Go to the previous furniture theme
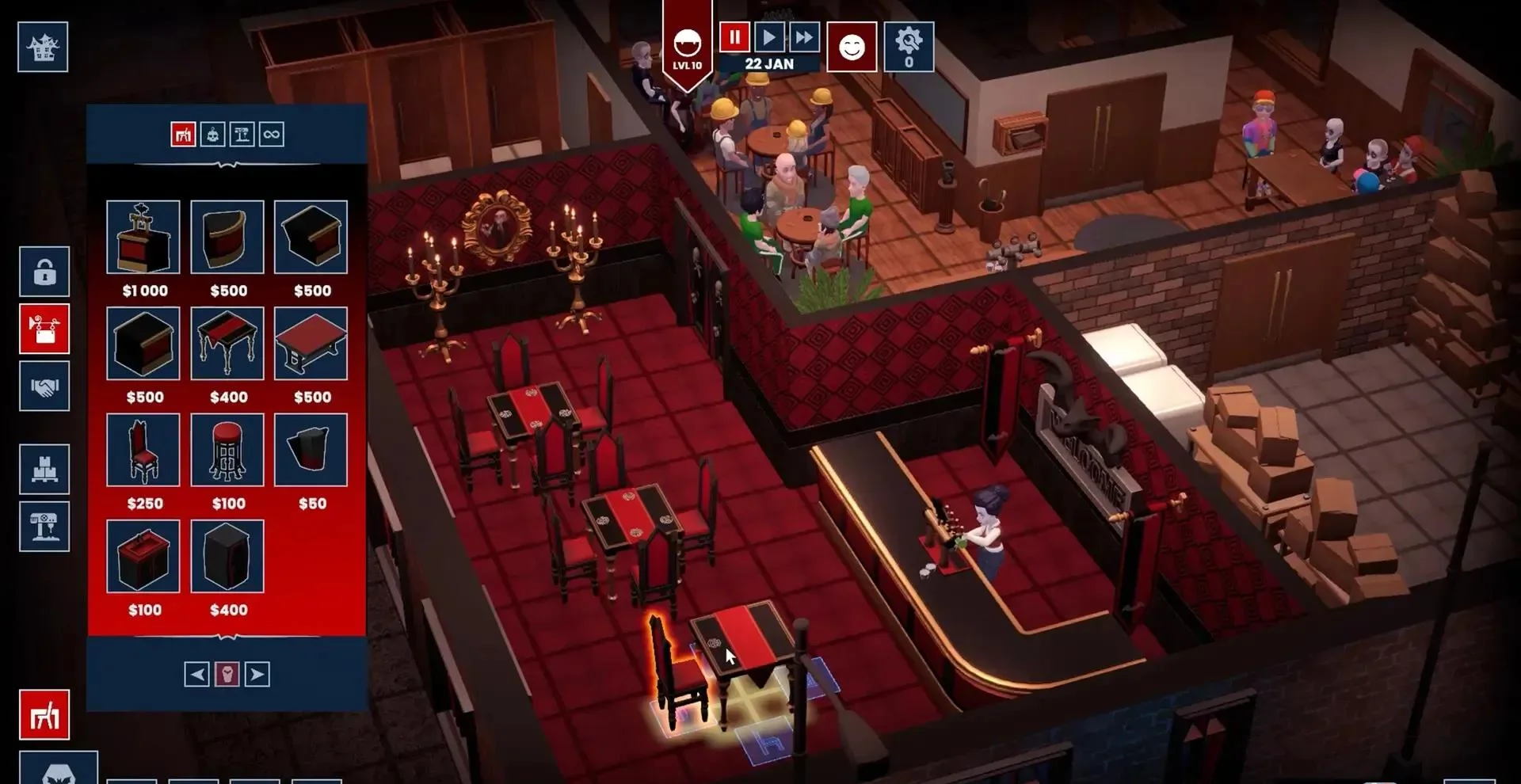The width and height of the screenshot is (1521, 784). pyautogui.click(x=197, y=675)
